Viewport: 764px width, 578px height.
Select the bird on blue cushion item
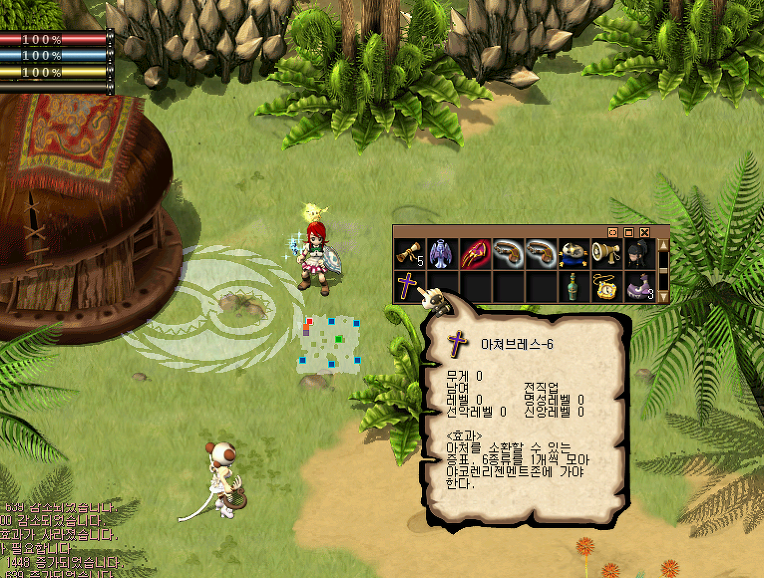(x=573, y=254)
